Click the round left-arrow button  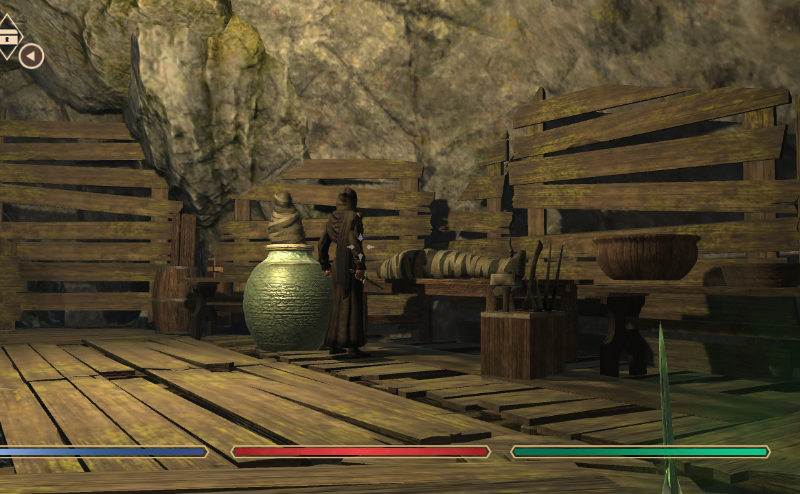(31, 56)
